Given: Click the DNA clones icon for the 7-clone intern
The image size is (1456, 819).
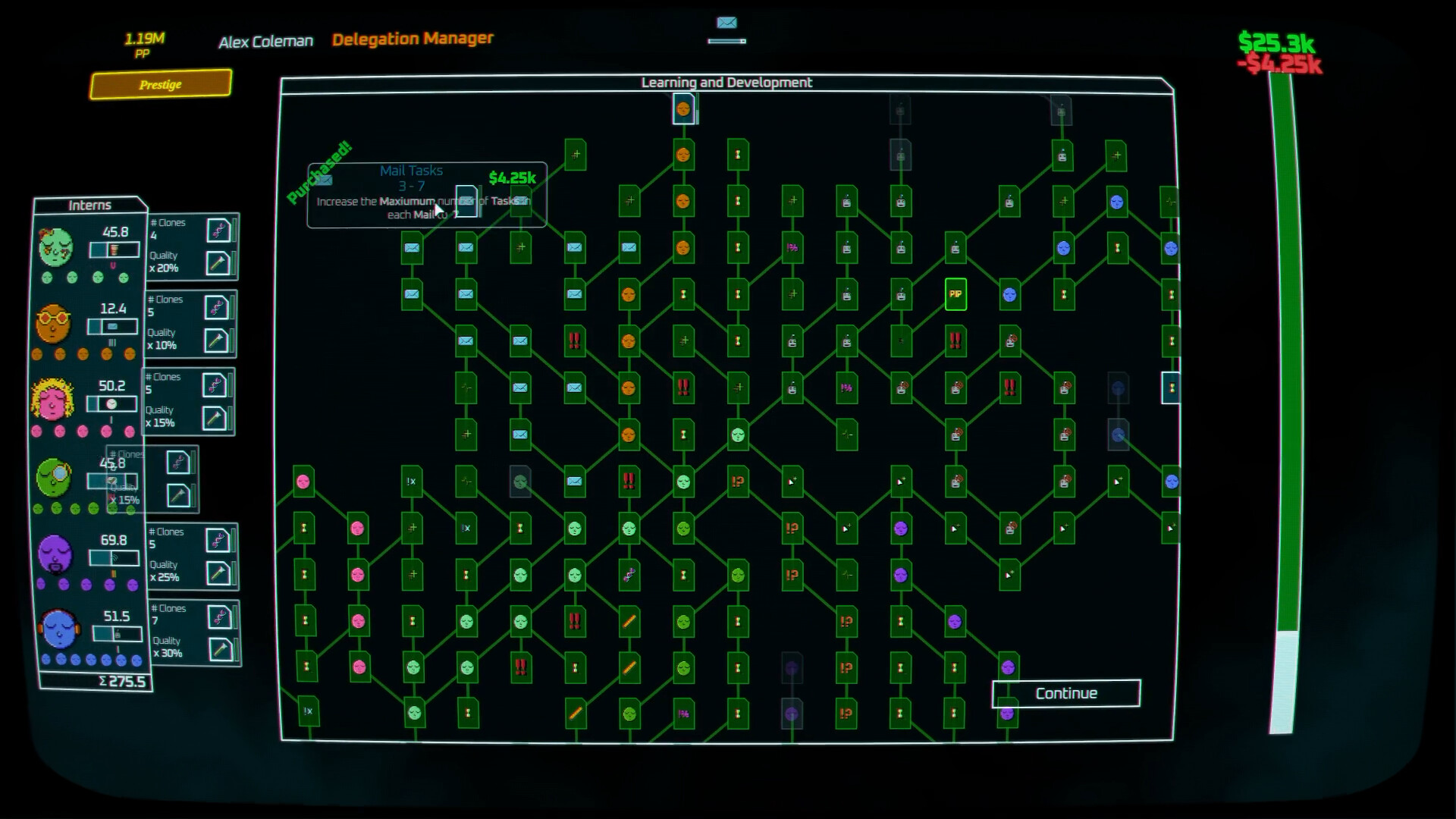Looking at the screenshot, I should pos(219,616).
